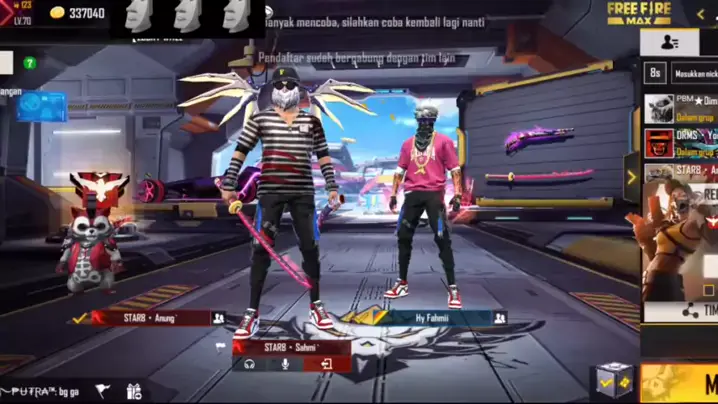Toggle the headphone speaker button
Image resolution: width=718 pixels, height=404 pixels.
[249, 365]
